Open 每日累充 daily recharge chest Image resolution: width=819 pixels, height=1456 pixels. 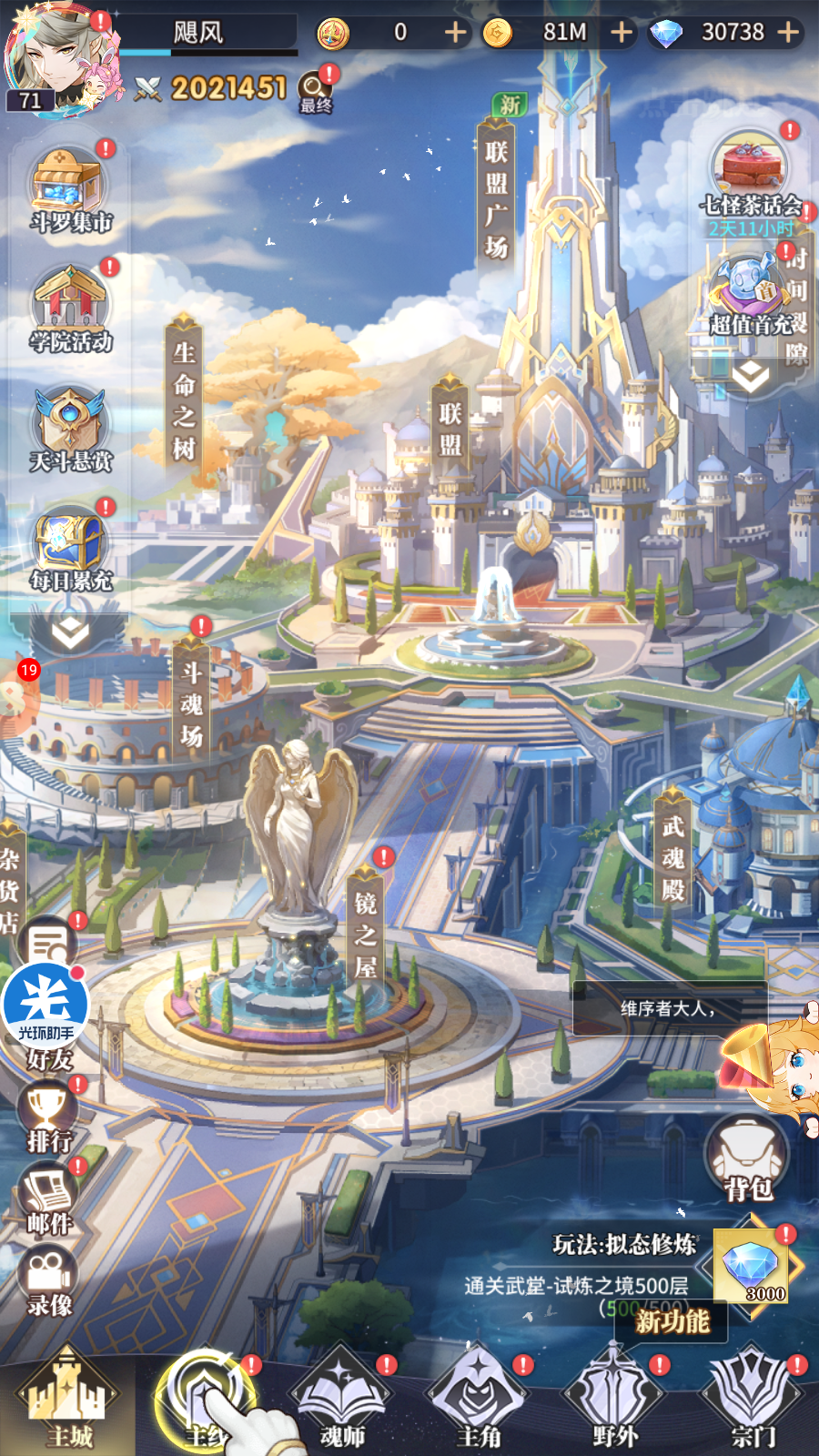pyautogui.click(x=71, y=548)
